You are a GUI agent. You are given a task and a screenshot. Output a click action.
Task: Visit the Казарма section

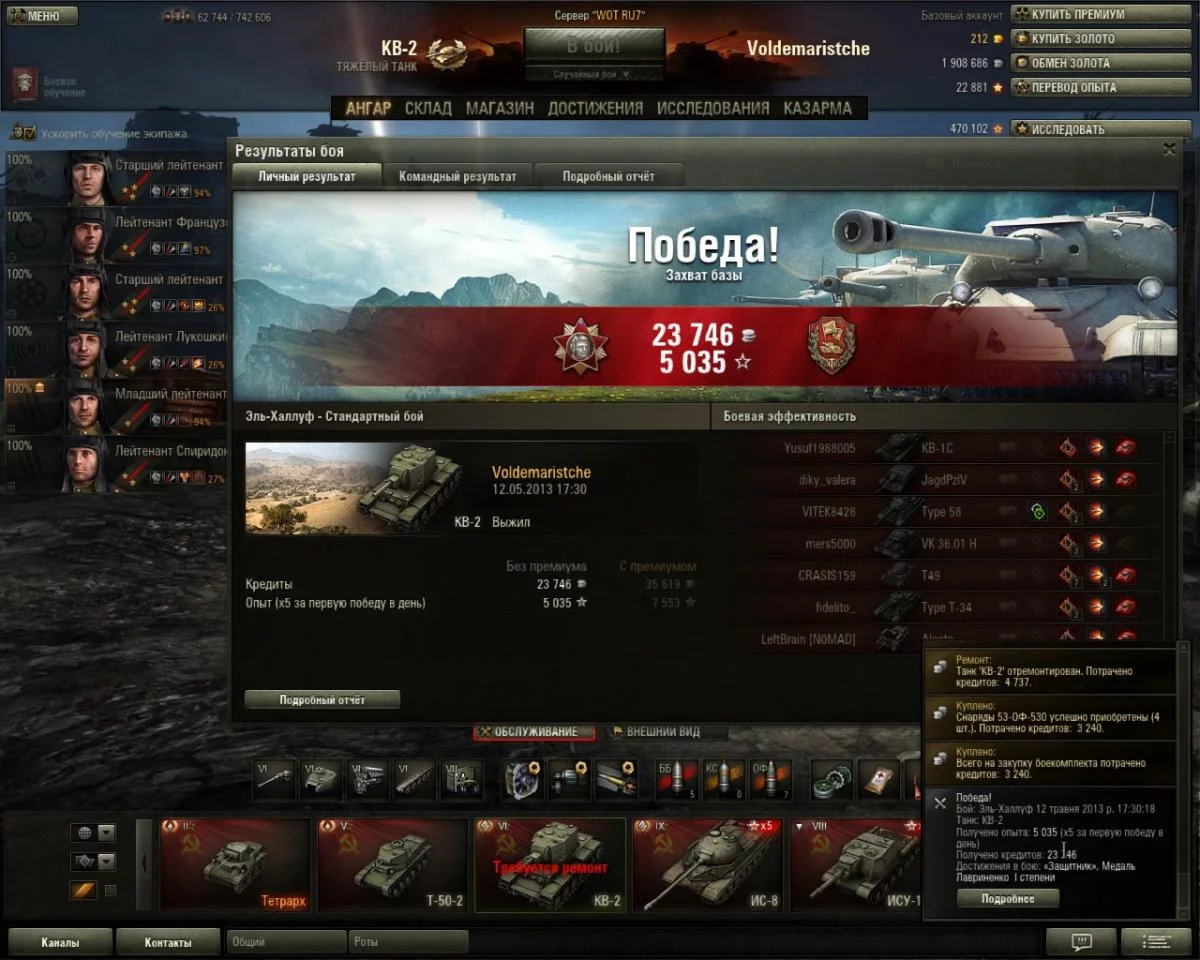coord(818,108)
